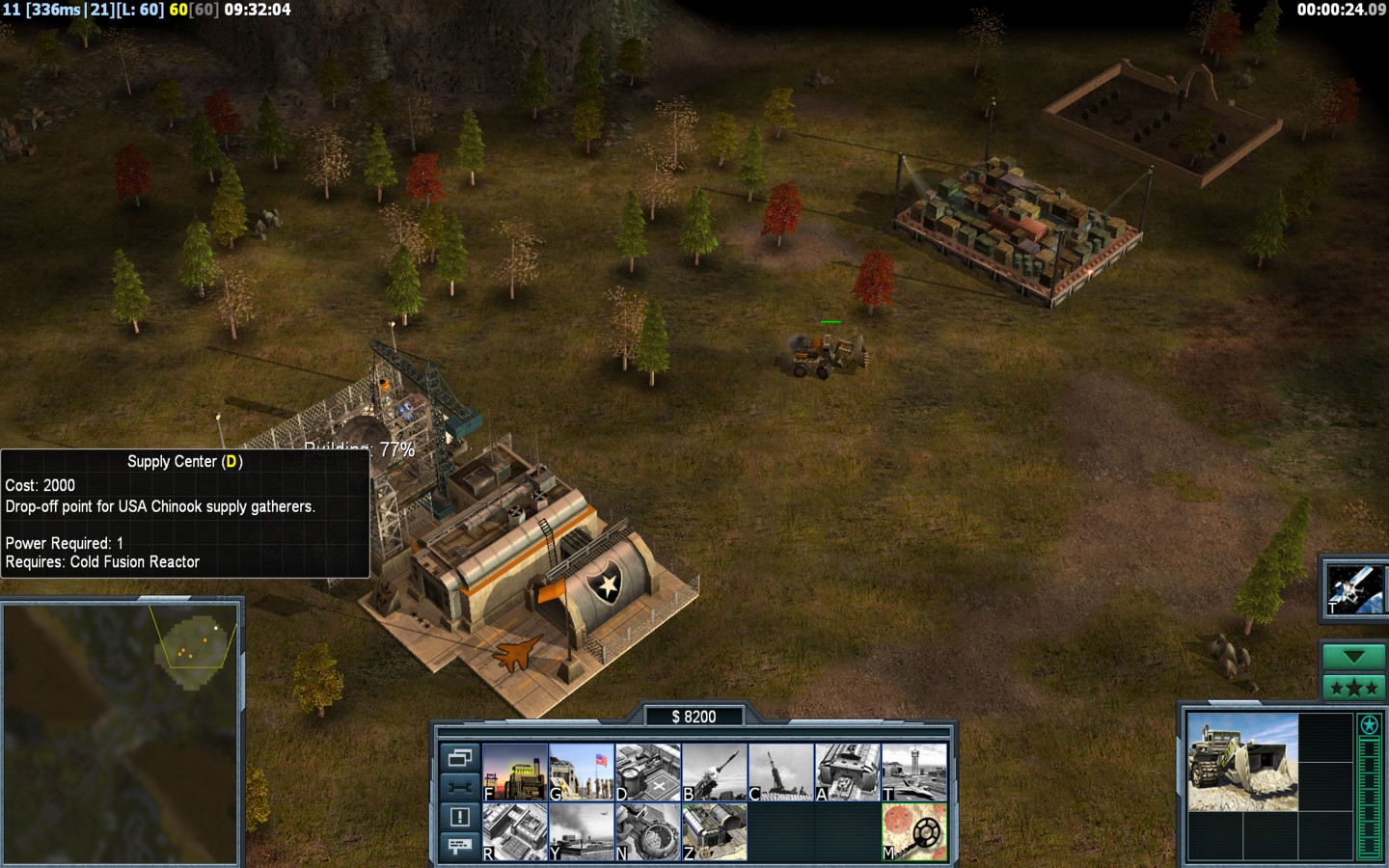This screenshot has height=868, width=1389.
Task: Choose the Strategy Center build icon
Action: [515, 831]
